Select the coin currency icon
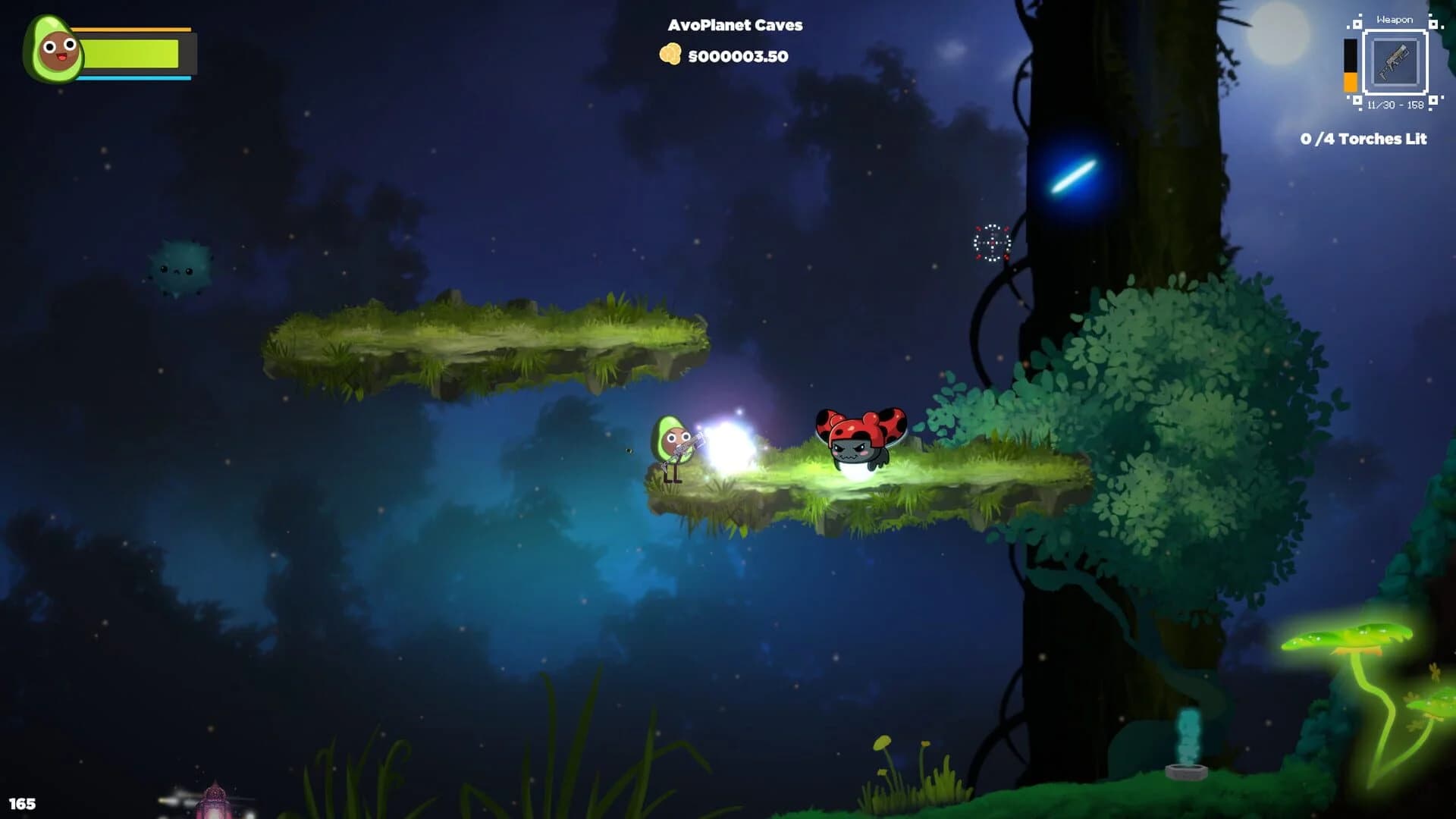 tap(670, 55)
